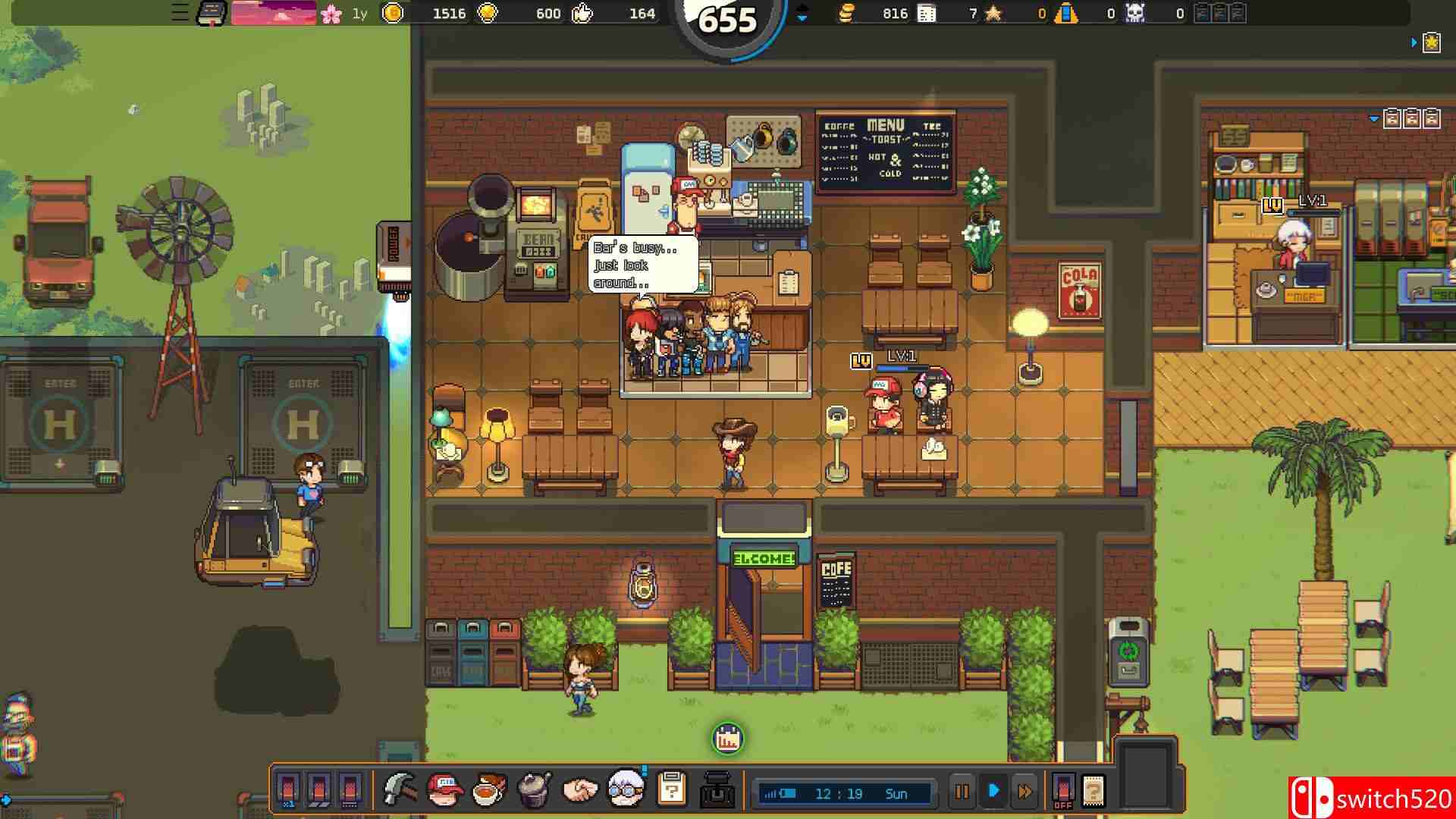Select the black toolbox toolbar icon

click(x=717, y=791)
